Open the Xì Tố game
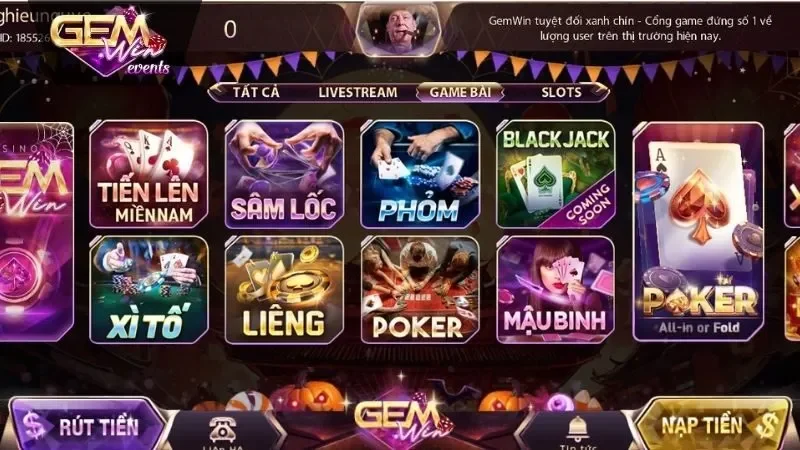This screenshot has height=450, width=800. (x=149, y=289)
